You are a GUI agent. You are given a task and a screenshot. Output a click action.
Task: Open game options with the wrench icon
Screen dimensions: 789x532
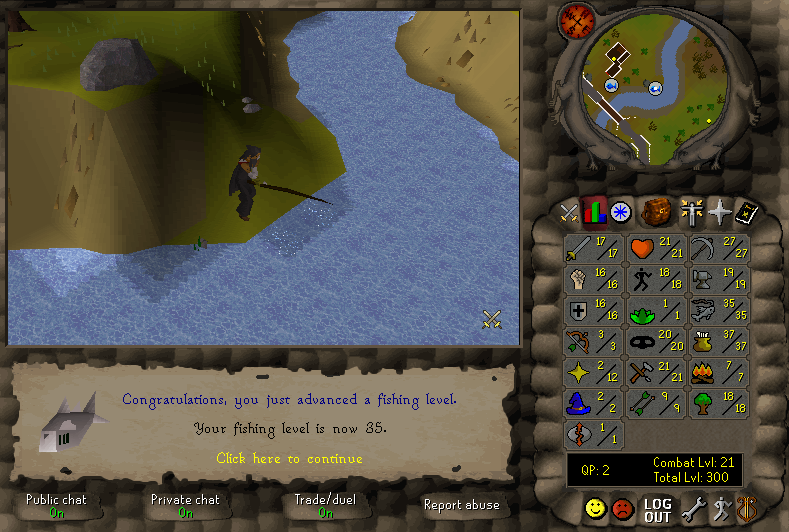click(x=693, y=510)
